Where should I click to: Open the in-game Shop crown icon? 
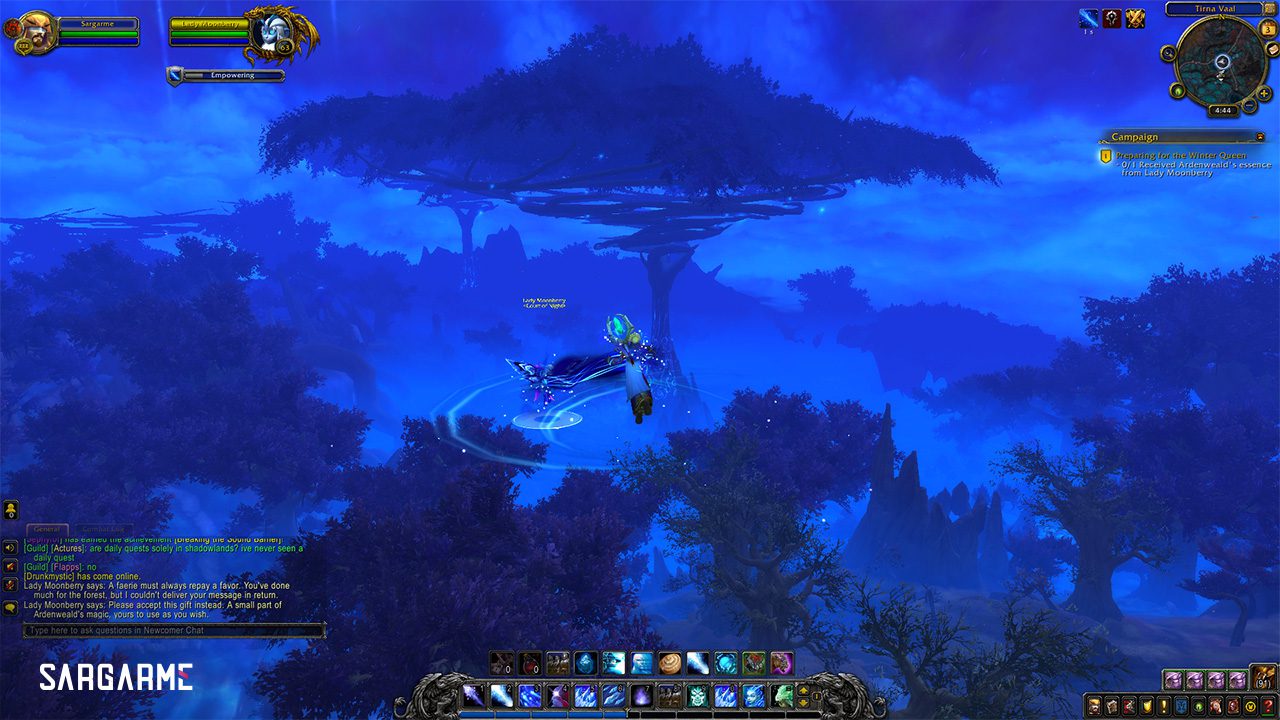(x=1250, y=706)
